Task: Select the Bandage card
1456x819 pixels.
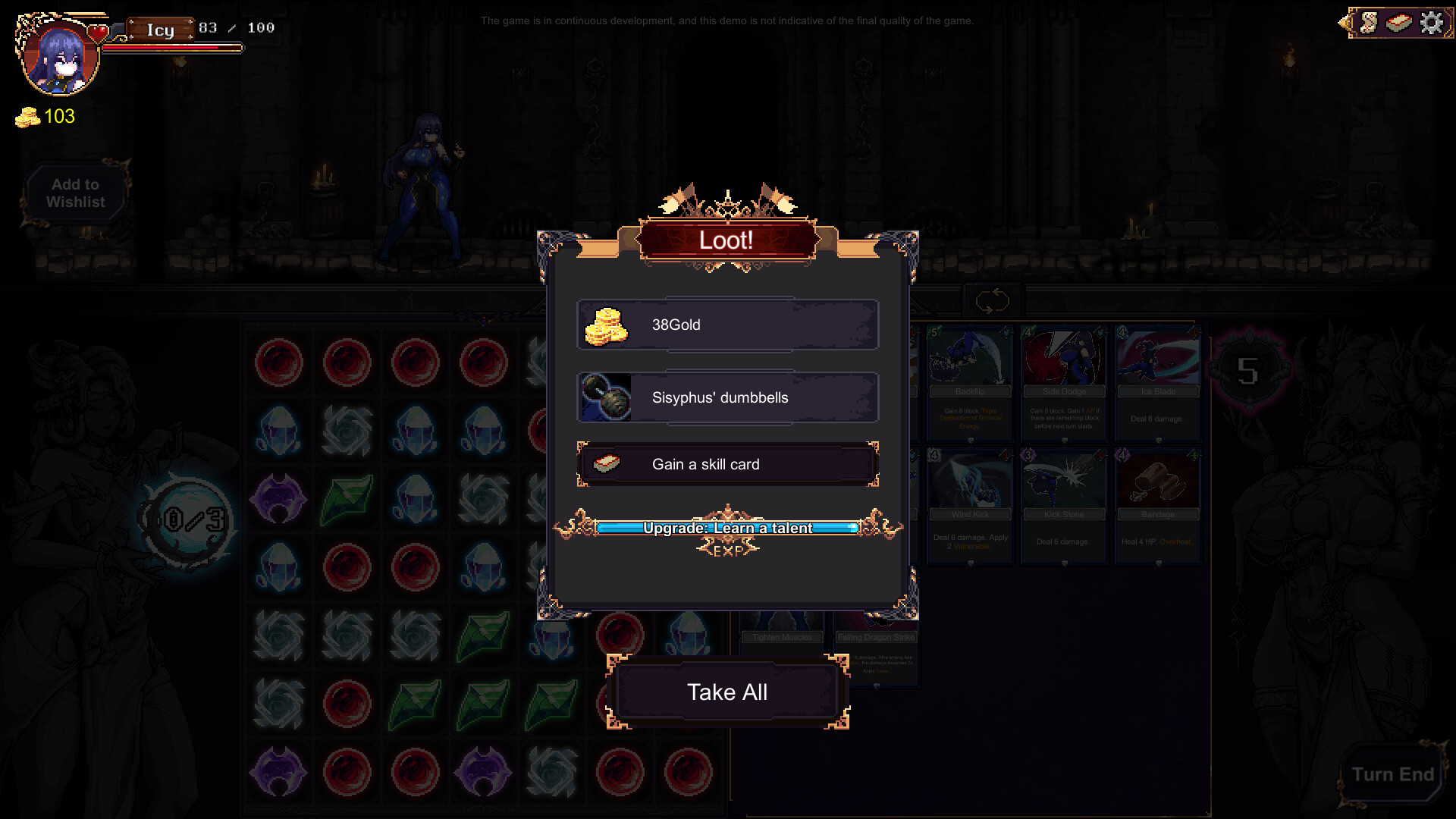Action: [x=1158, y=504]
